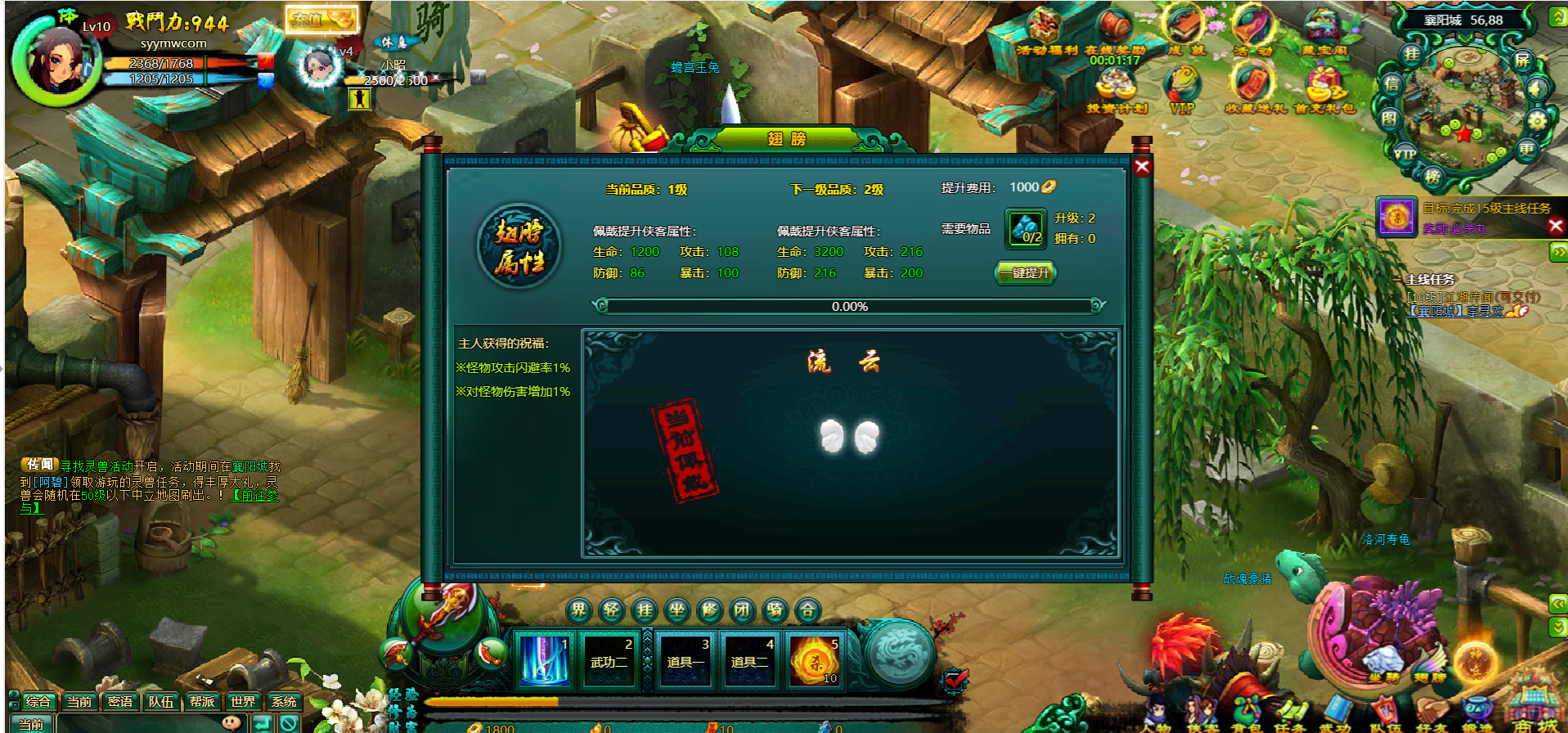Open the 投资计划 investment plan icon
The image size is (1568, 733).
(1116, 88)
